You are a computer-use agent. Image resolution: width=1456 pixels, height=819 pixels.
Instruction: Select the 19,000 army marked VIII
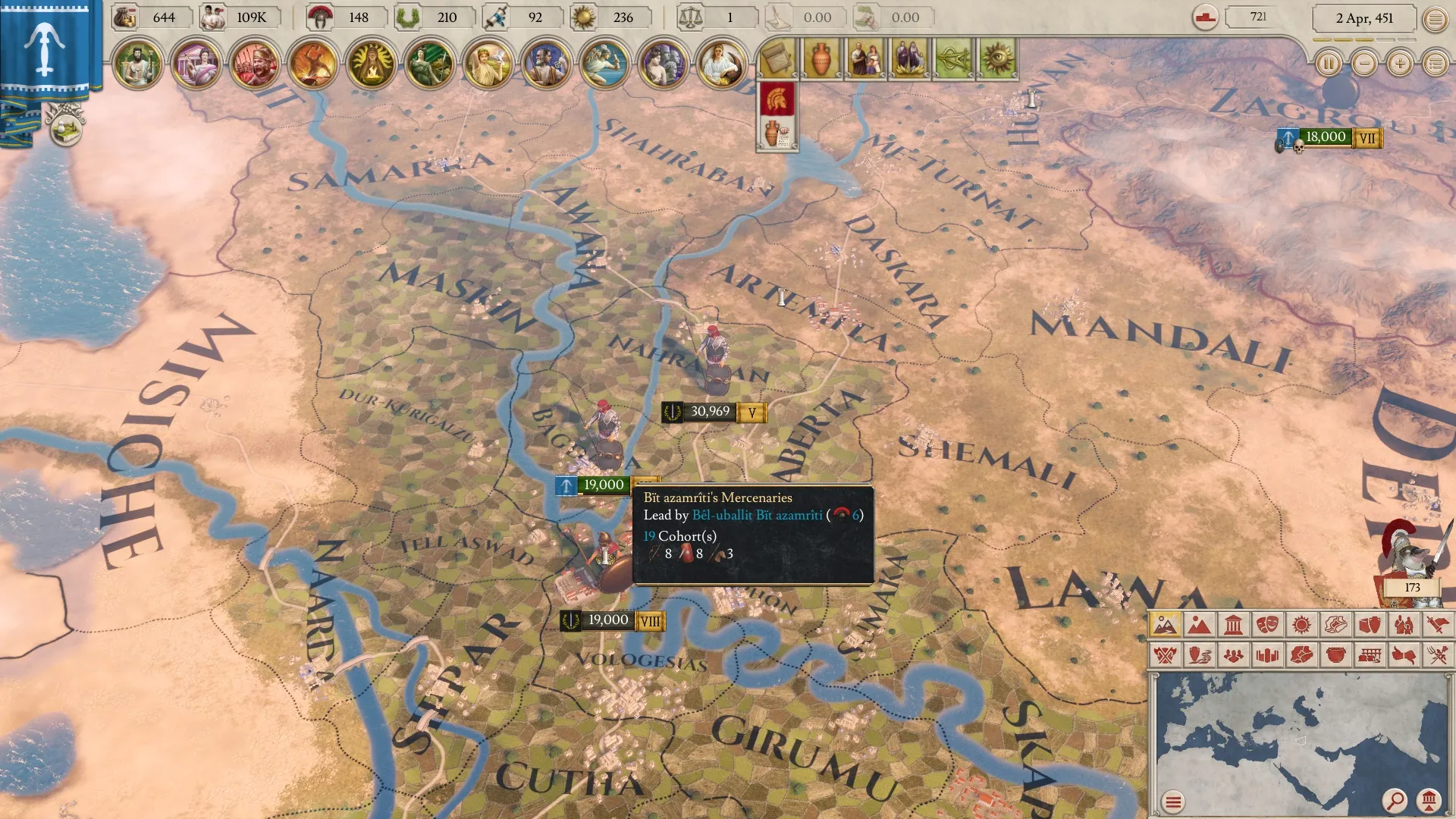[x=608, y=620]
